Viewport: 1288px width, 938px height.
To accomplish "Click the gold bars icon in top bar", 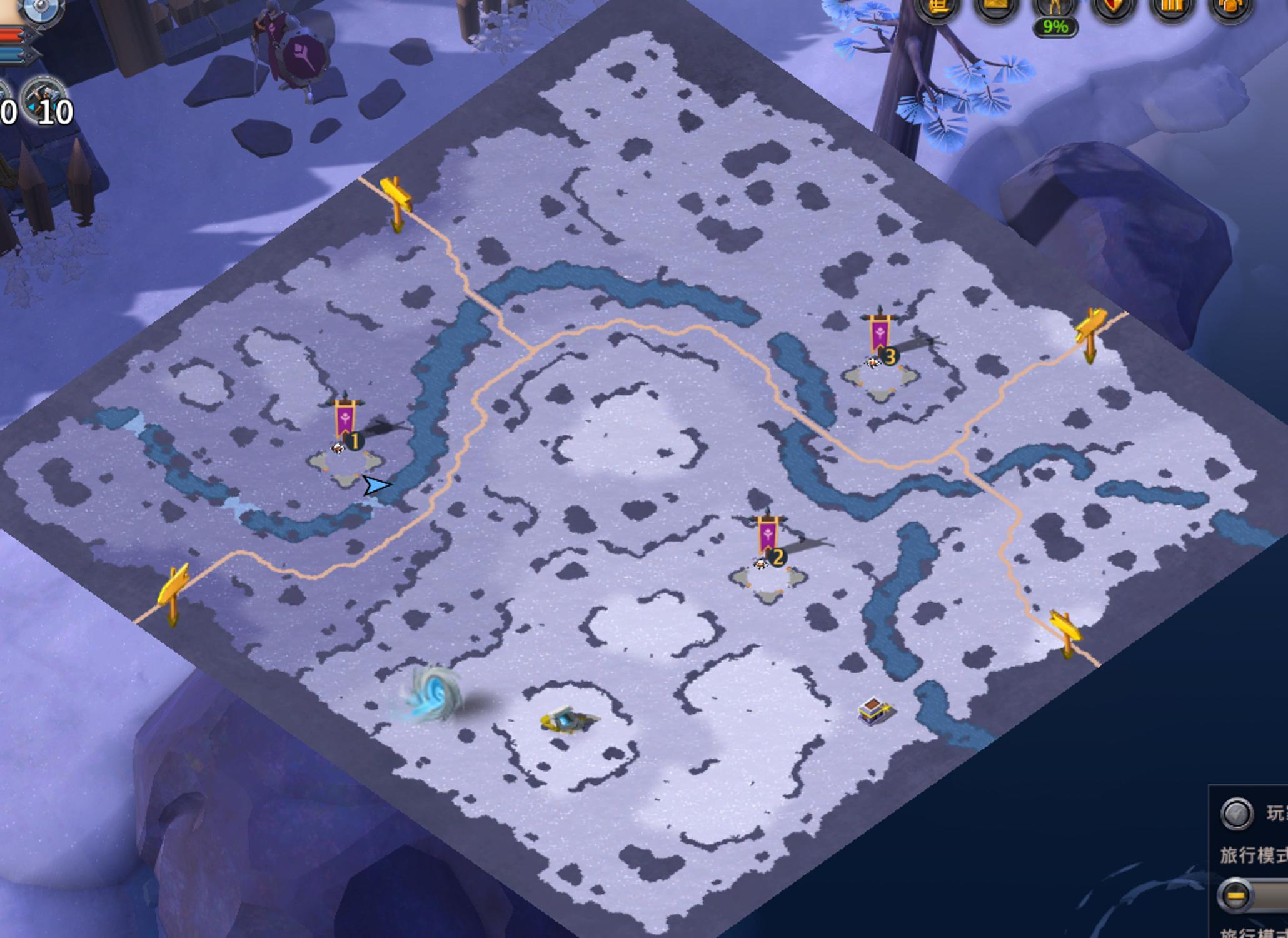I will [1172, 8].
